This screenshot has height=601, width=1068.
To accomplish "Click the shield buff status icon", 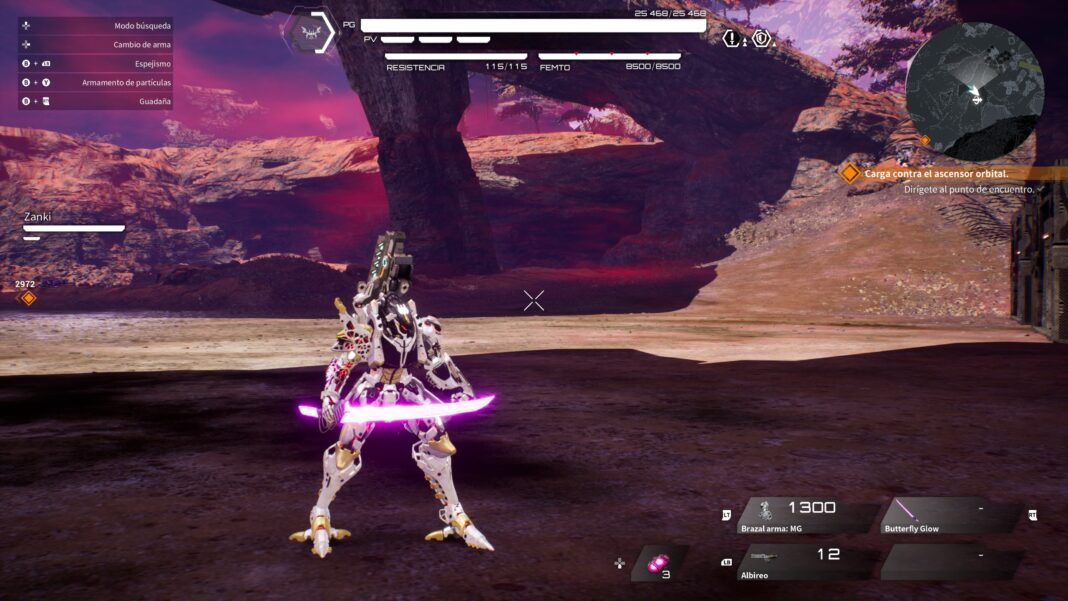I will pyautogui.click(x=762, y=39).
